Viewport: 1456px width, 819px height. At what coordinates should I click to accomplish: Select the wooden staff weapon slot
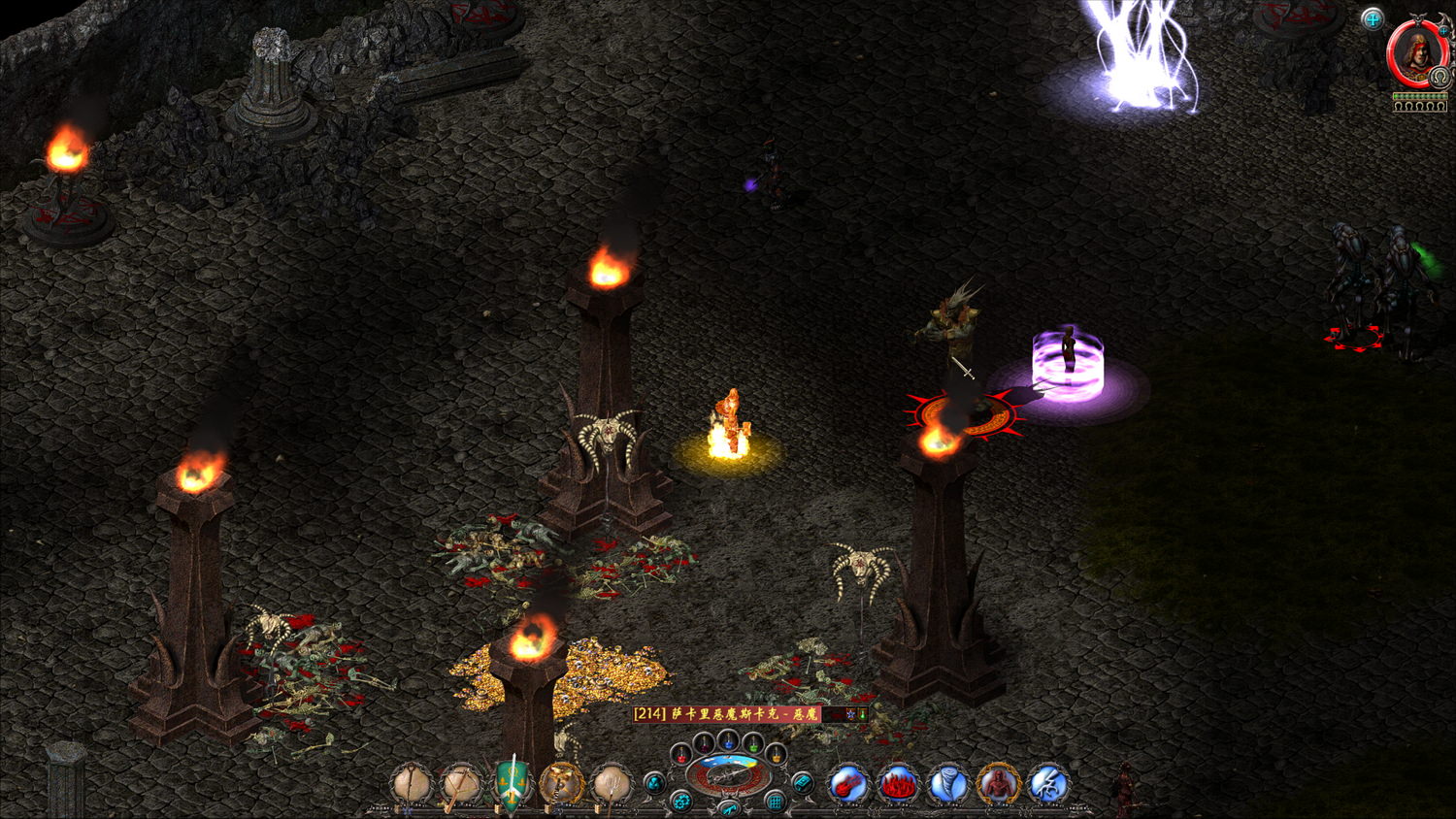[412, 783]
